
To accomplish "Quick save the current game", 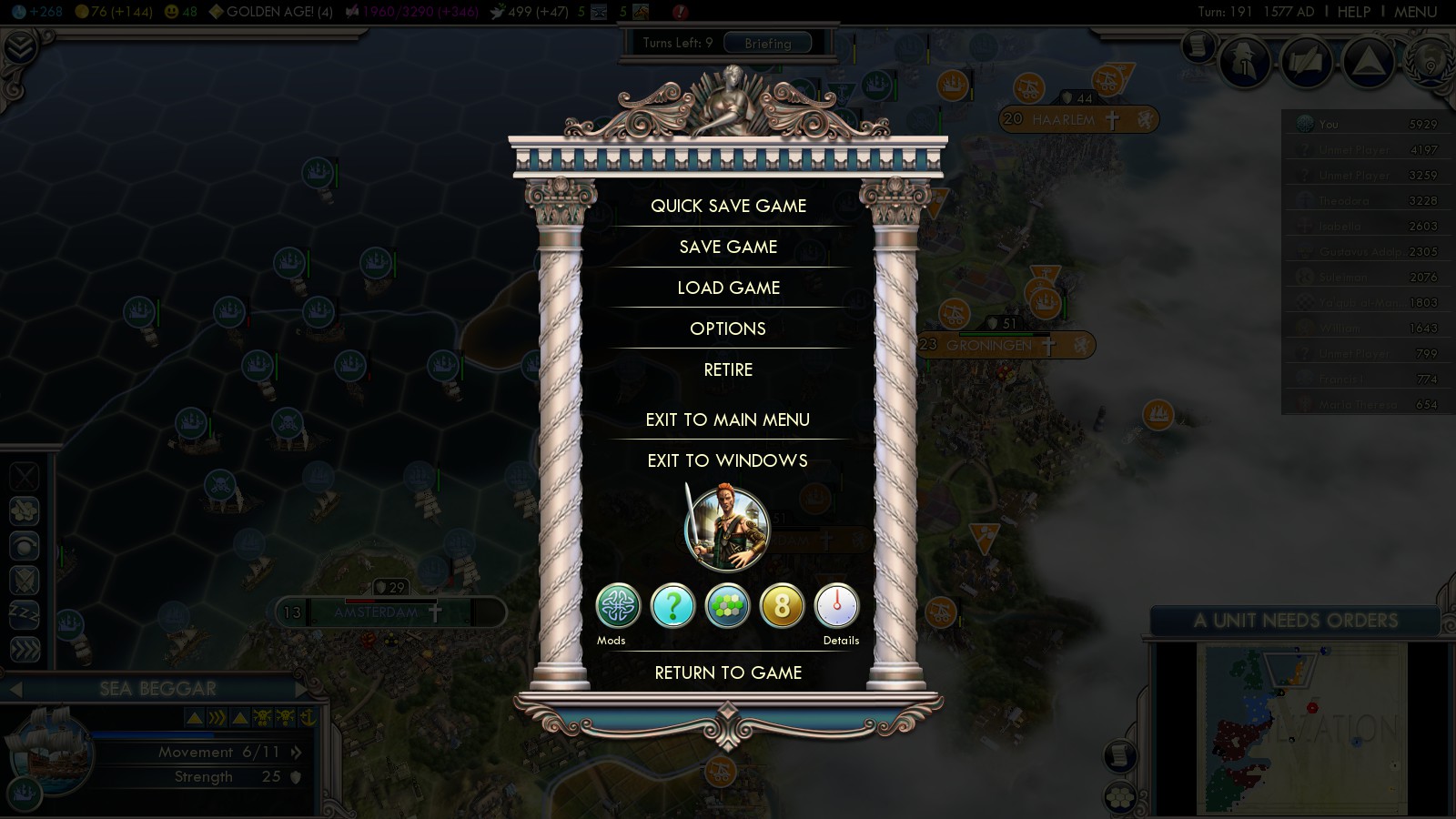I will [728, 206].
